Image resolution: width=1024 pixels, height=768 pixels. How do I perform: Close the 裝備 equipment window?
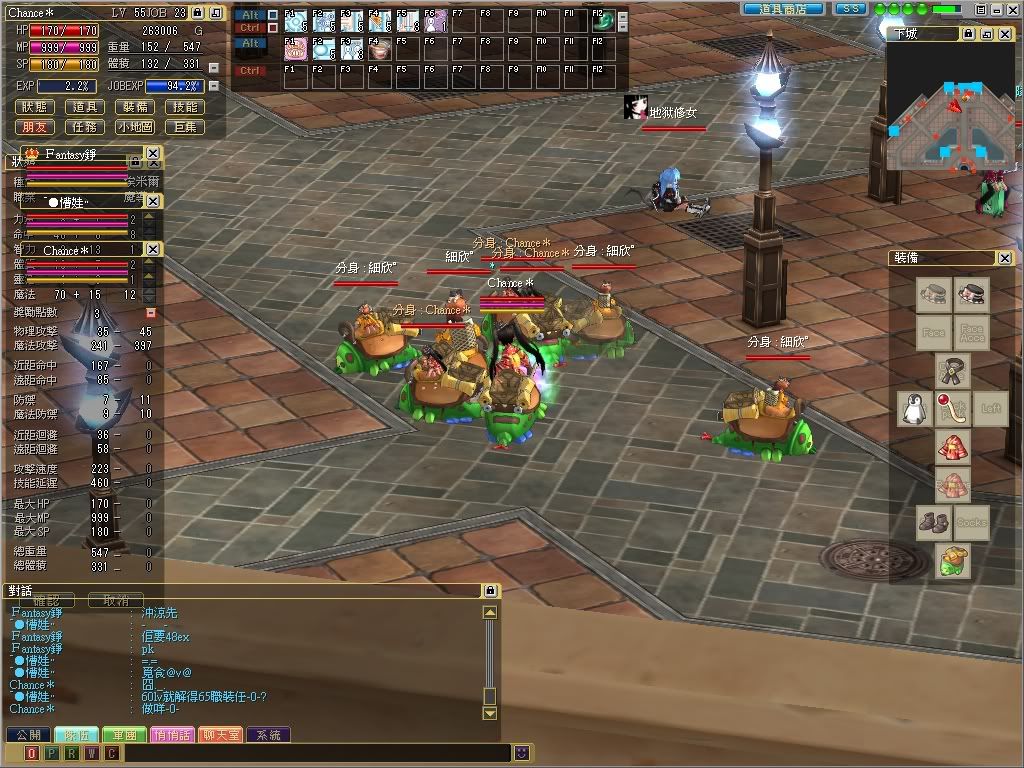pyautogui.click(x=1005, y=258)
